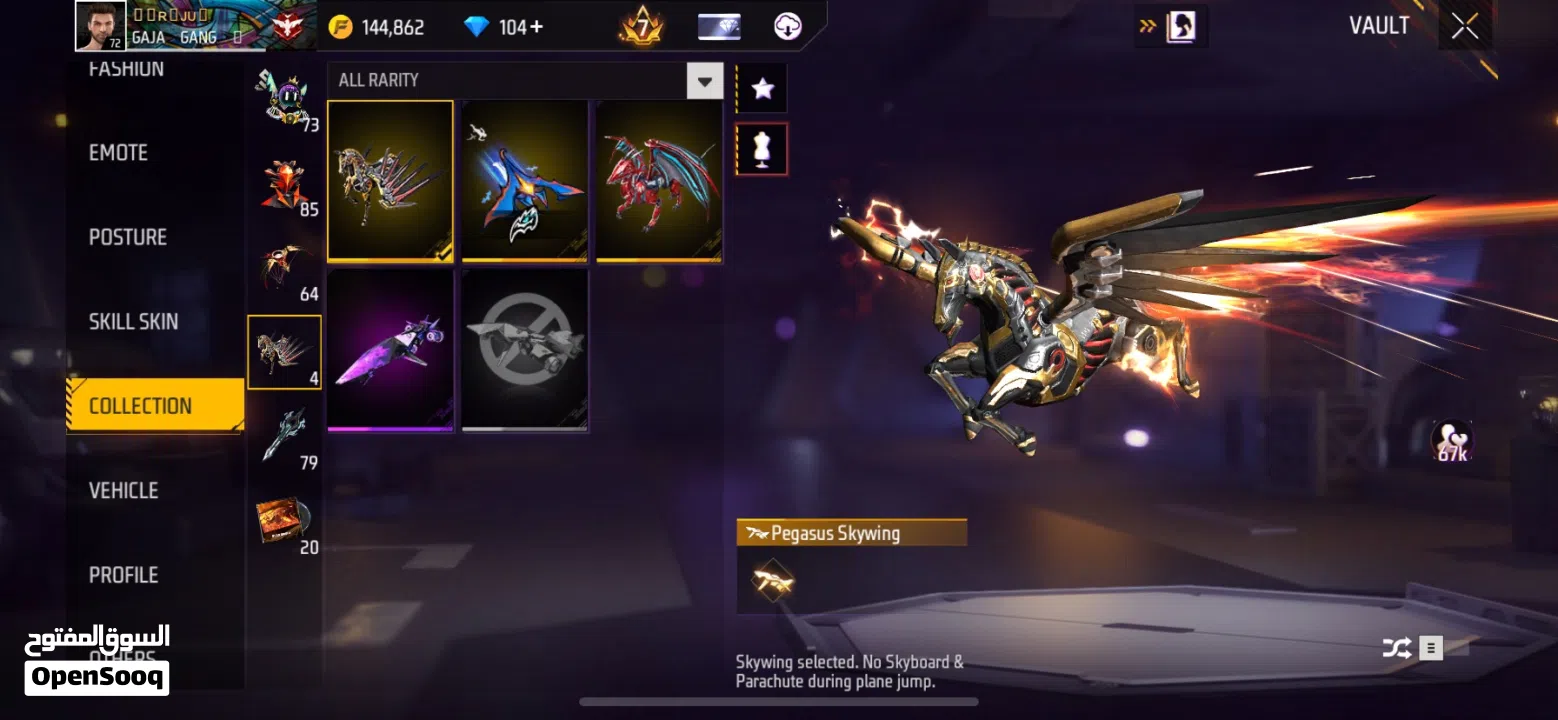The height and width of the screenshot is (720, 1558).
Task: Select the Vehicle category
Action: [123, 490]
